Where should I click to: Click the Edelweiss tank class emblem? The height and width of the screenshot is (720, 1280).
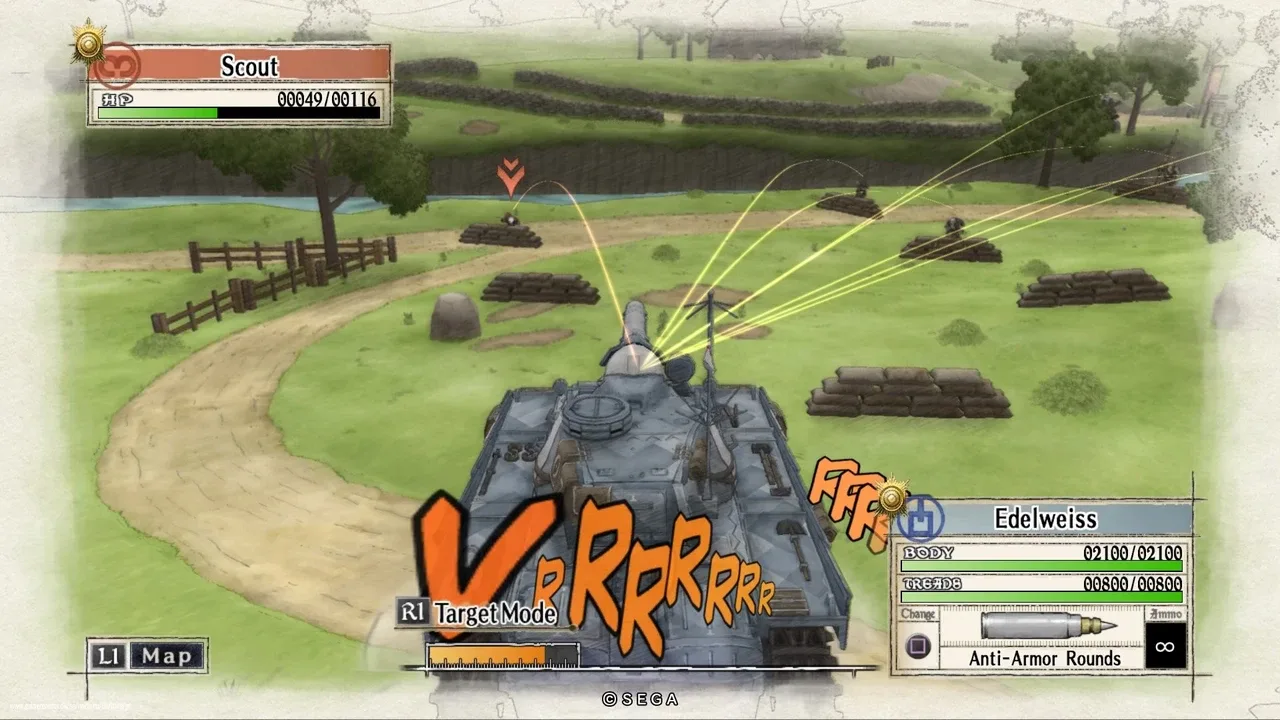pyautogui.click(x=921, y=519)
